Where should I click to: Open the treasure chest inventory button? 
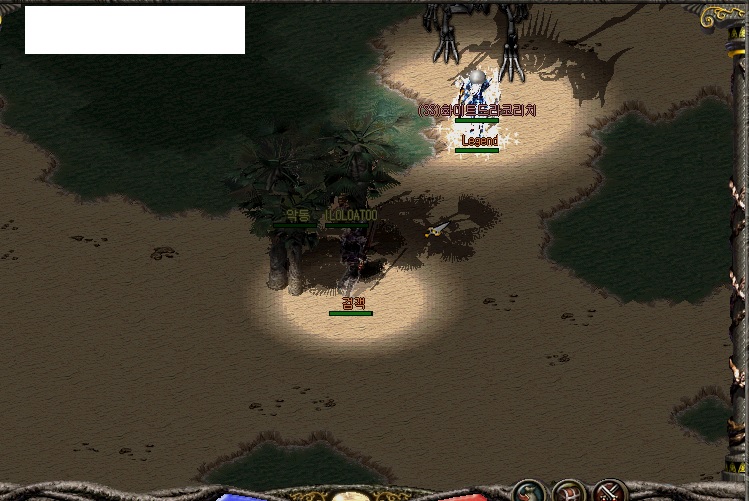[x=569, y=492]
